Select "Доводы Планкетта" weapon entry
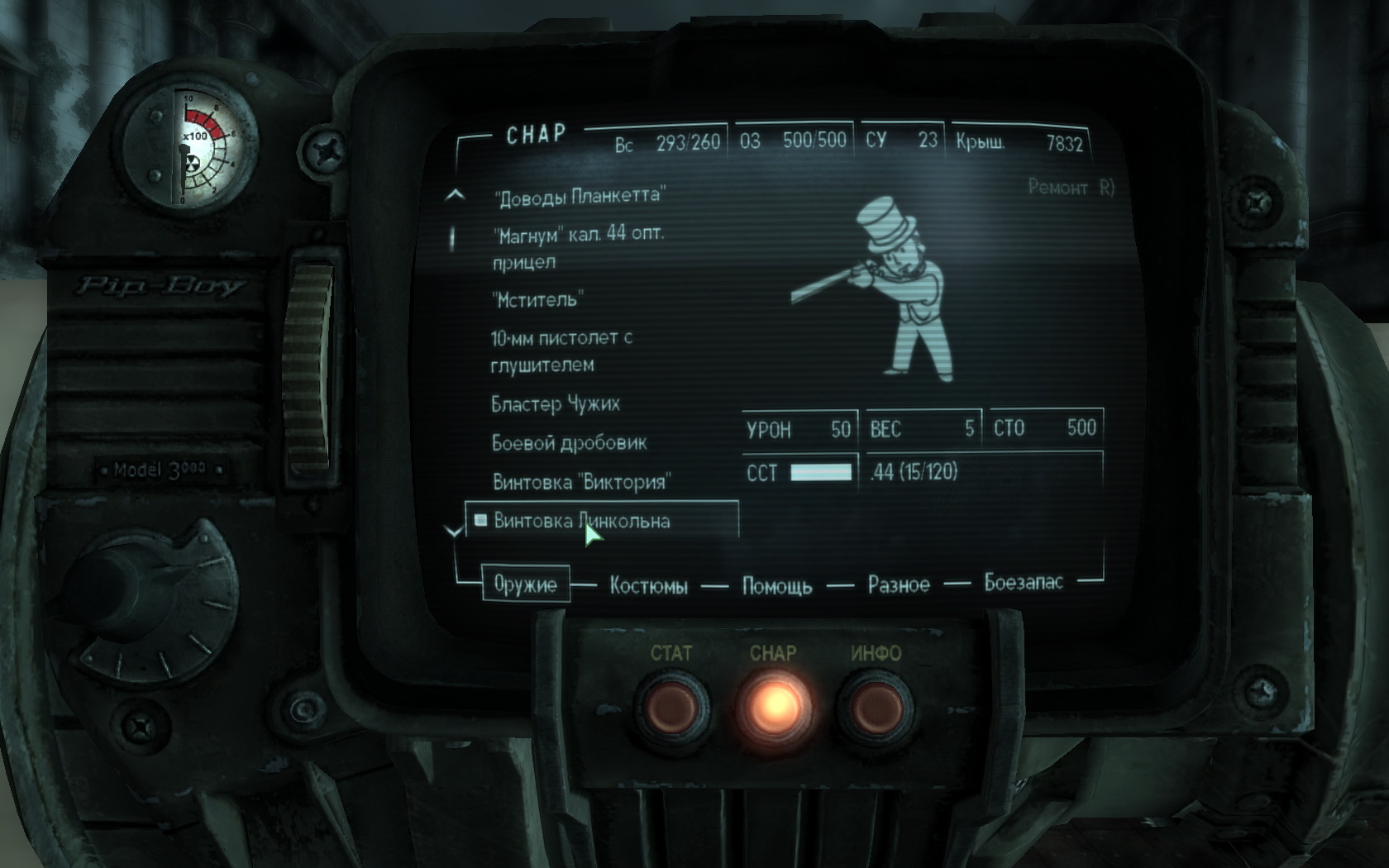 click(x=579, y=197)
